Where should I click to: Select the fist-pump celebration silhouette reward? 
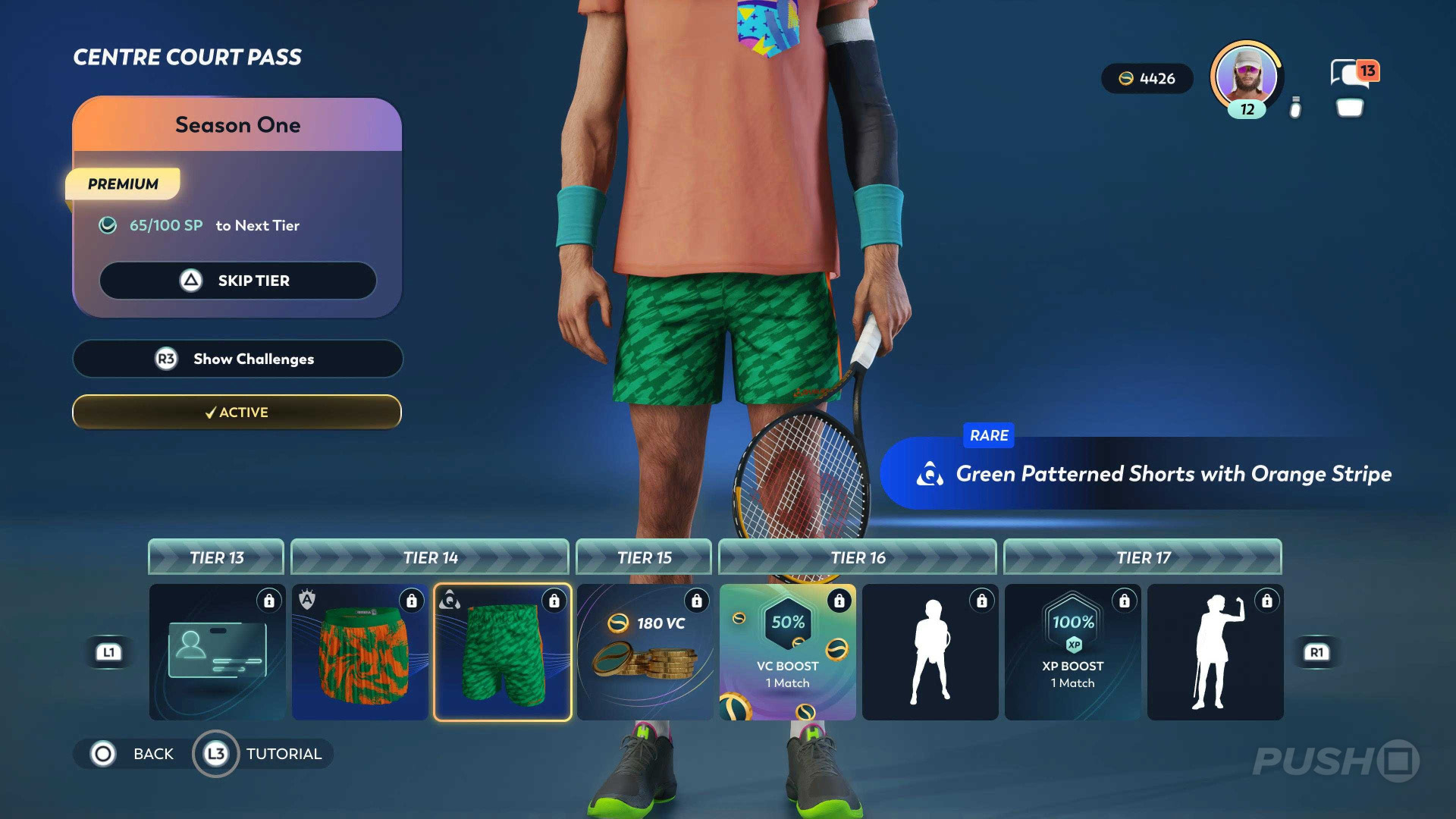pos(1215,652)
